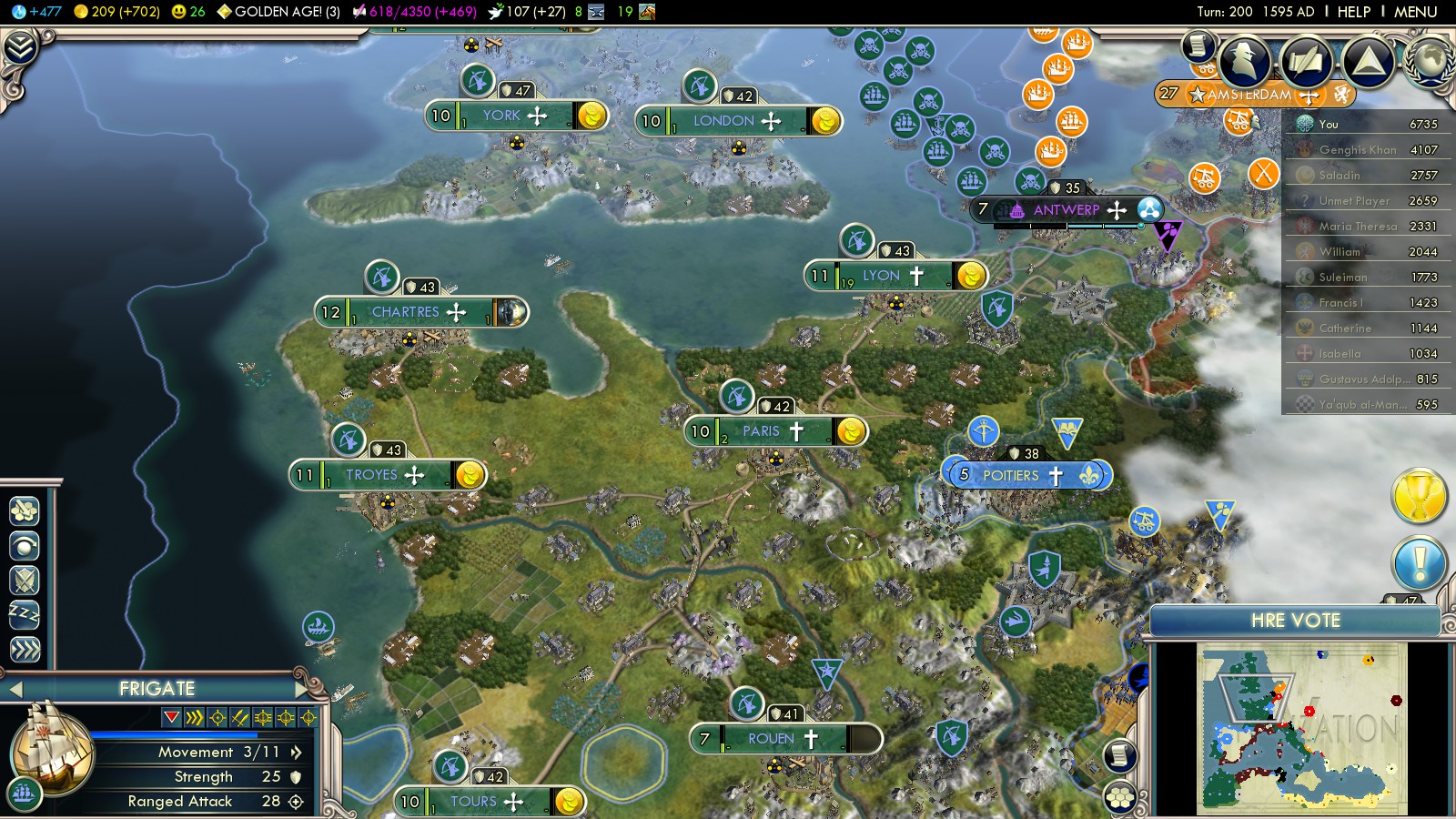The image size is (1456, 819).
Task: Open the gold trophy notification
Action: point(1419,497)
